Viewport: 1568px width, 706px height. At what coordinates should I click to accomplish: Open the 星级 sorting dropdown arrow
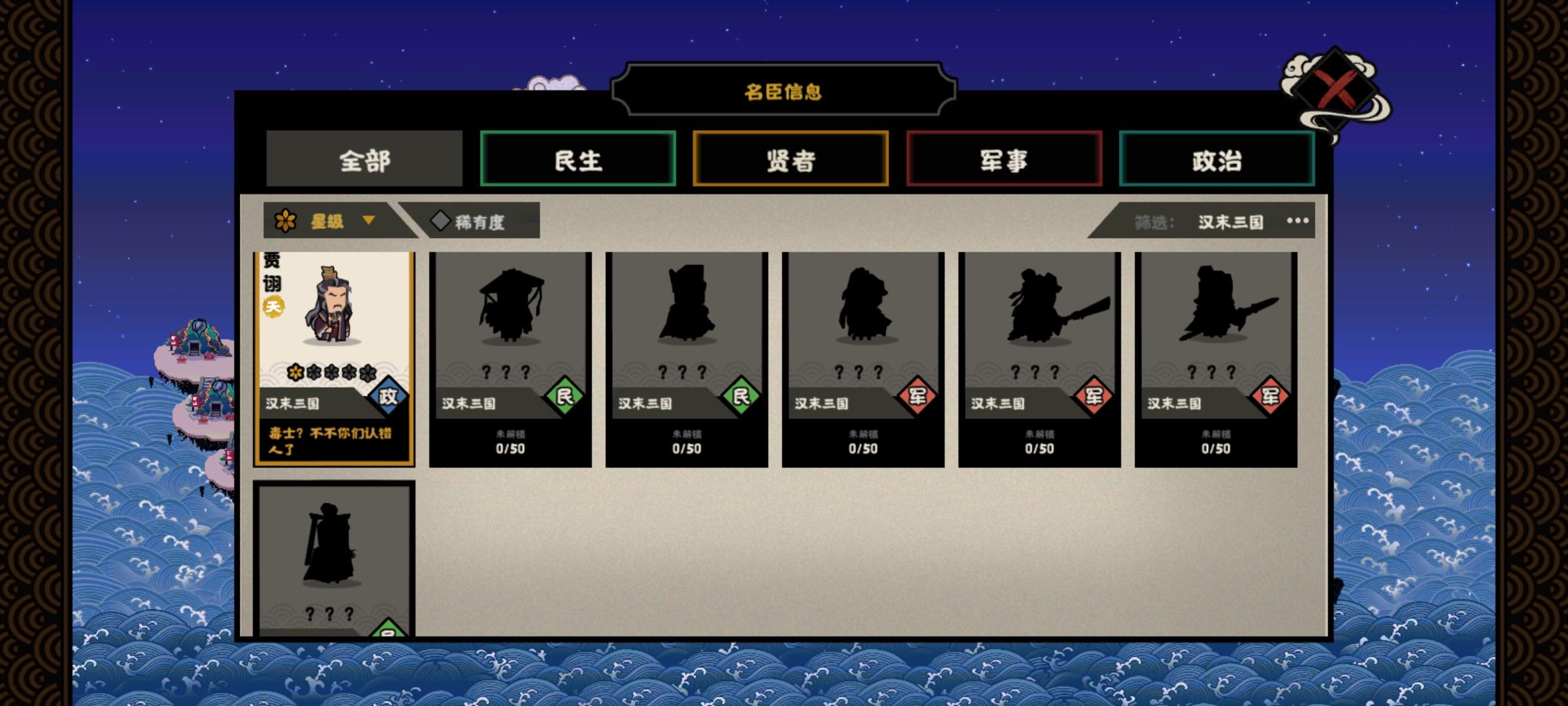(x=369, y=222)
